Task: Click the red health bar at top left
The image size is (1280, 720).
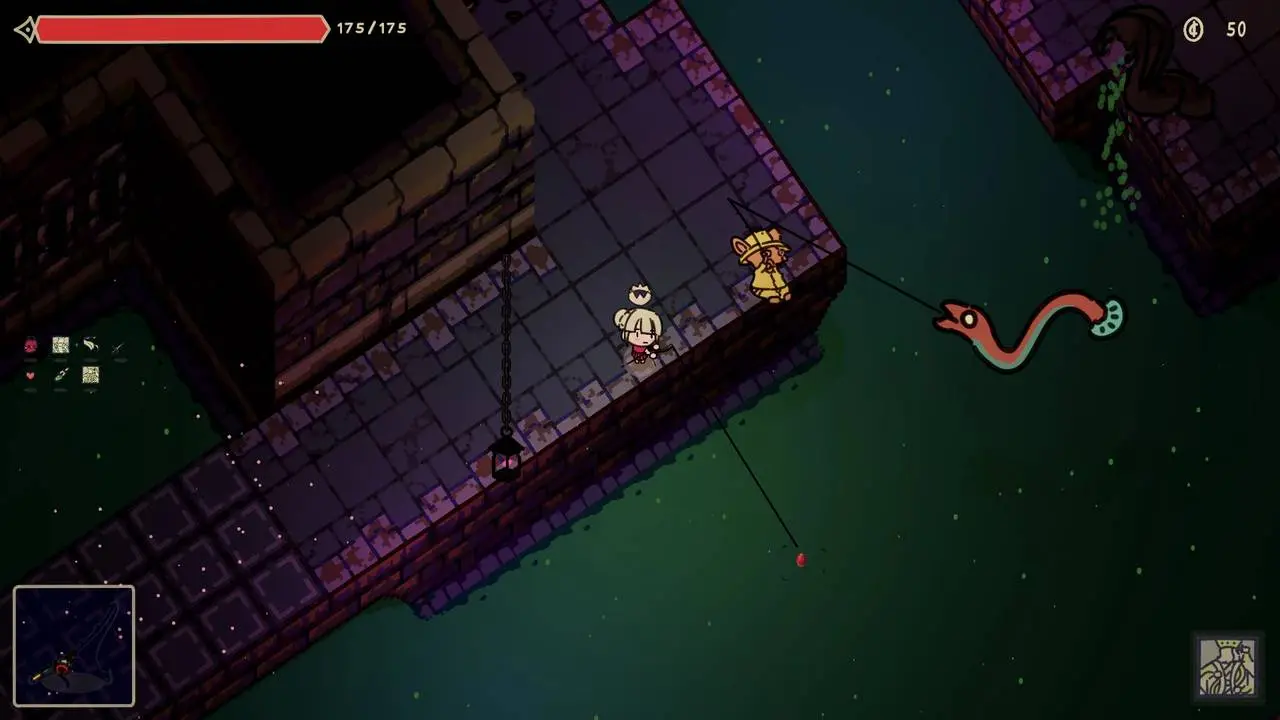Action: pyautogui.click(x=180, y=29)
